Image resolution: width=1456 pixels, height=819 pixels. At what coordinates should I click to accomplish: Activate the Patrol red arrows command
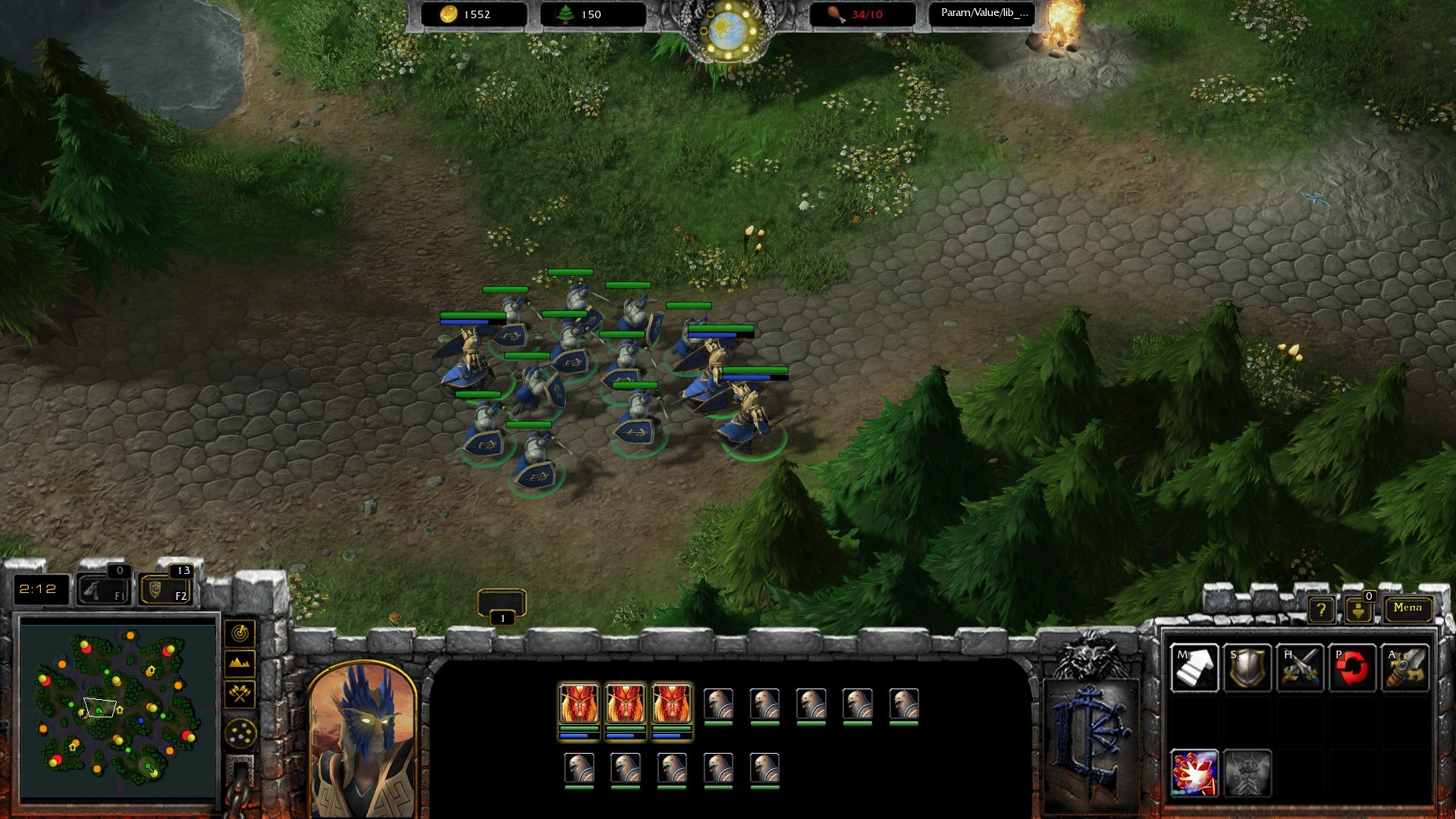[x=1353, y=668]
